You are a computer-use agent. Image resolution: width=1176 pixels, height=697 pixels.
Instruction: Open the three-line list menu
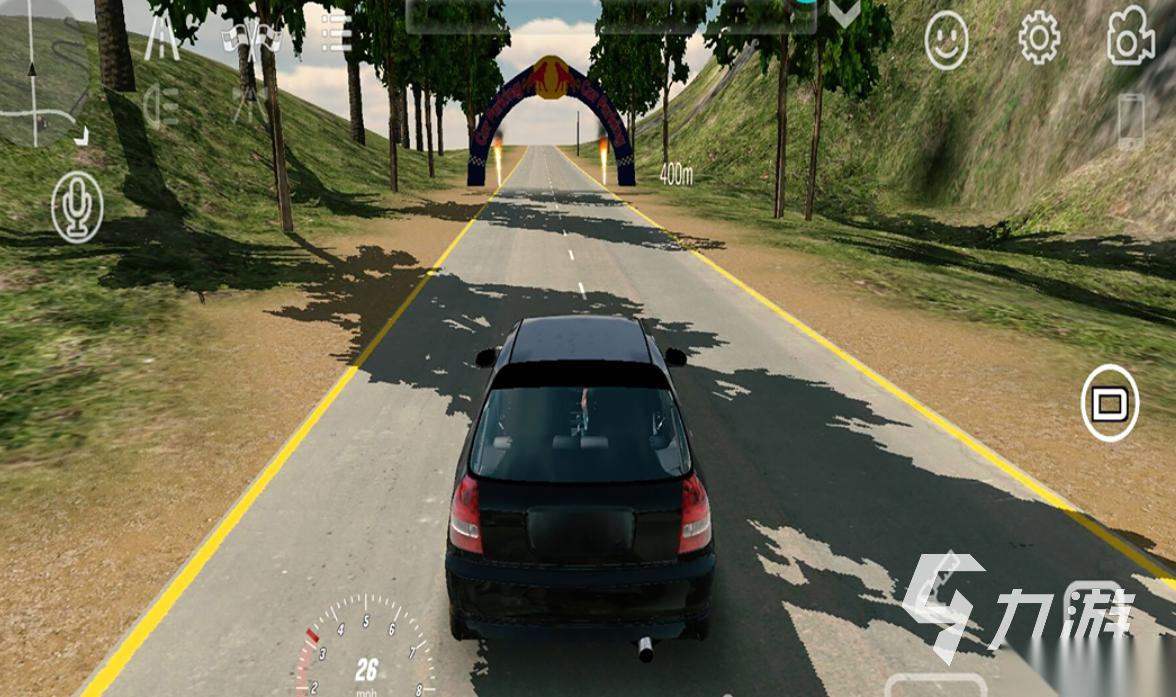tap(335, 33)
